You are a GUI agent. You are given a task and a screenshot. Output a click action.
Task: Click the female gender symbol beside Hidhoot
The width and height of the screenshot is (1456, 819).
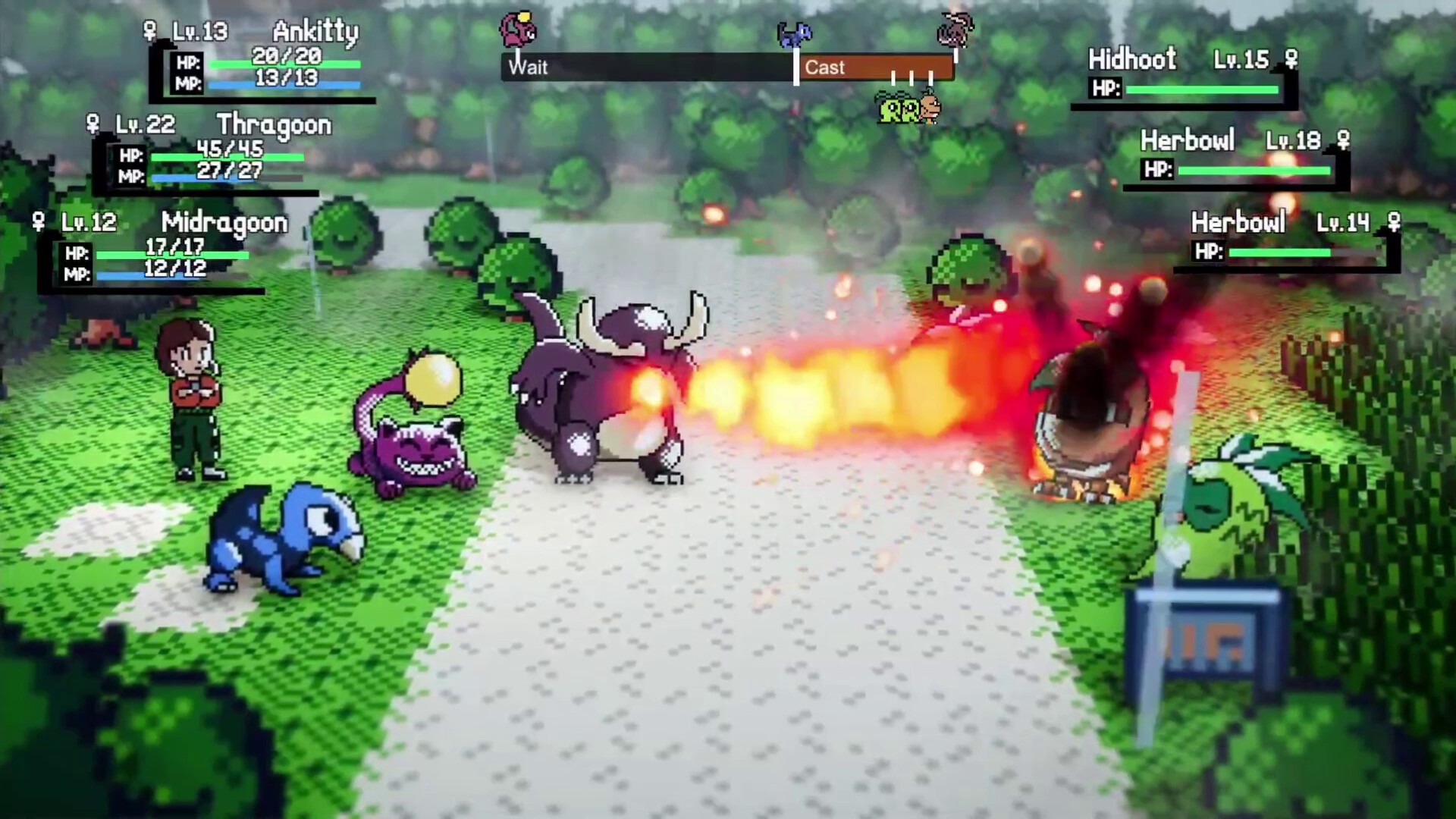(x=1291, y=58)
